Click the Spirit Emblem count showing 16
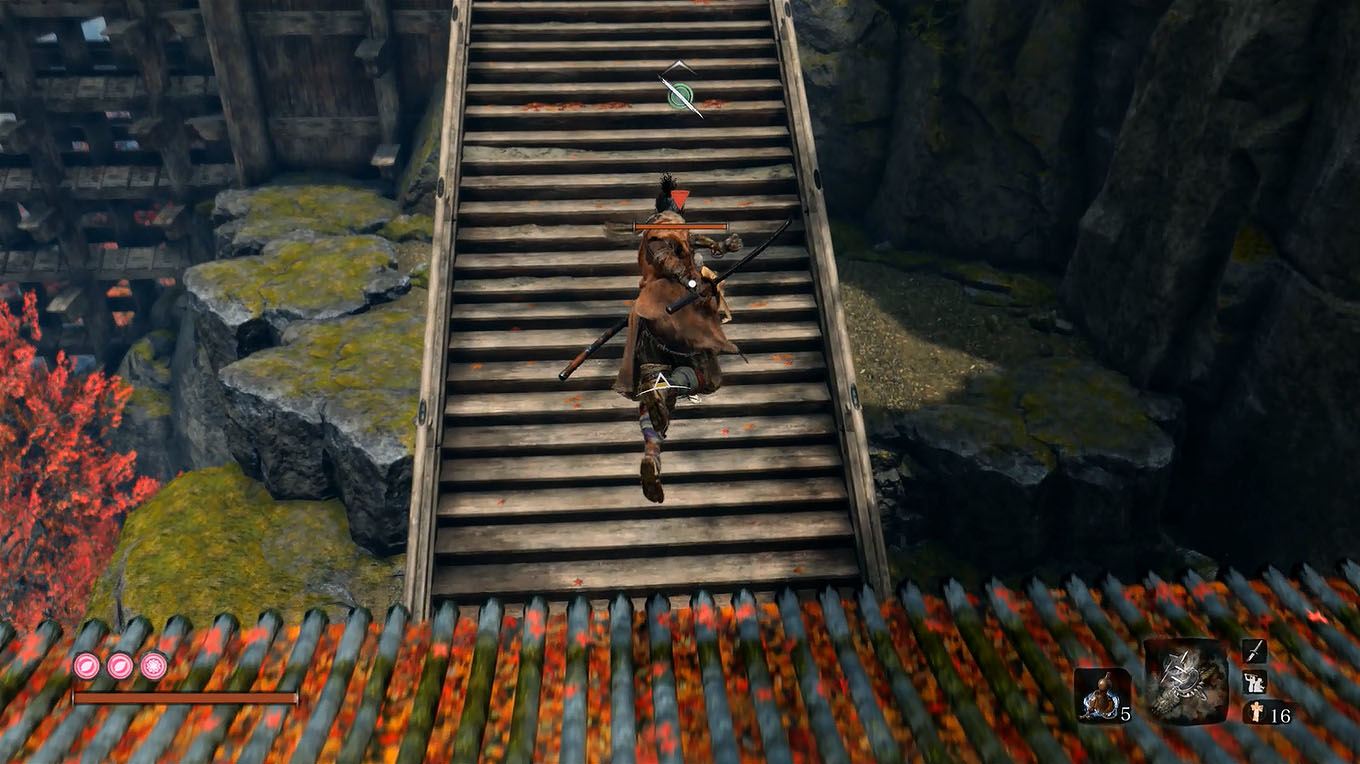This screenshot has height=764, width=1360. tap(1282, 714)
